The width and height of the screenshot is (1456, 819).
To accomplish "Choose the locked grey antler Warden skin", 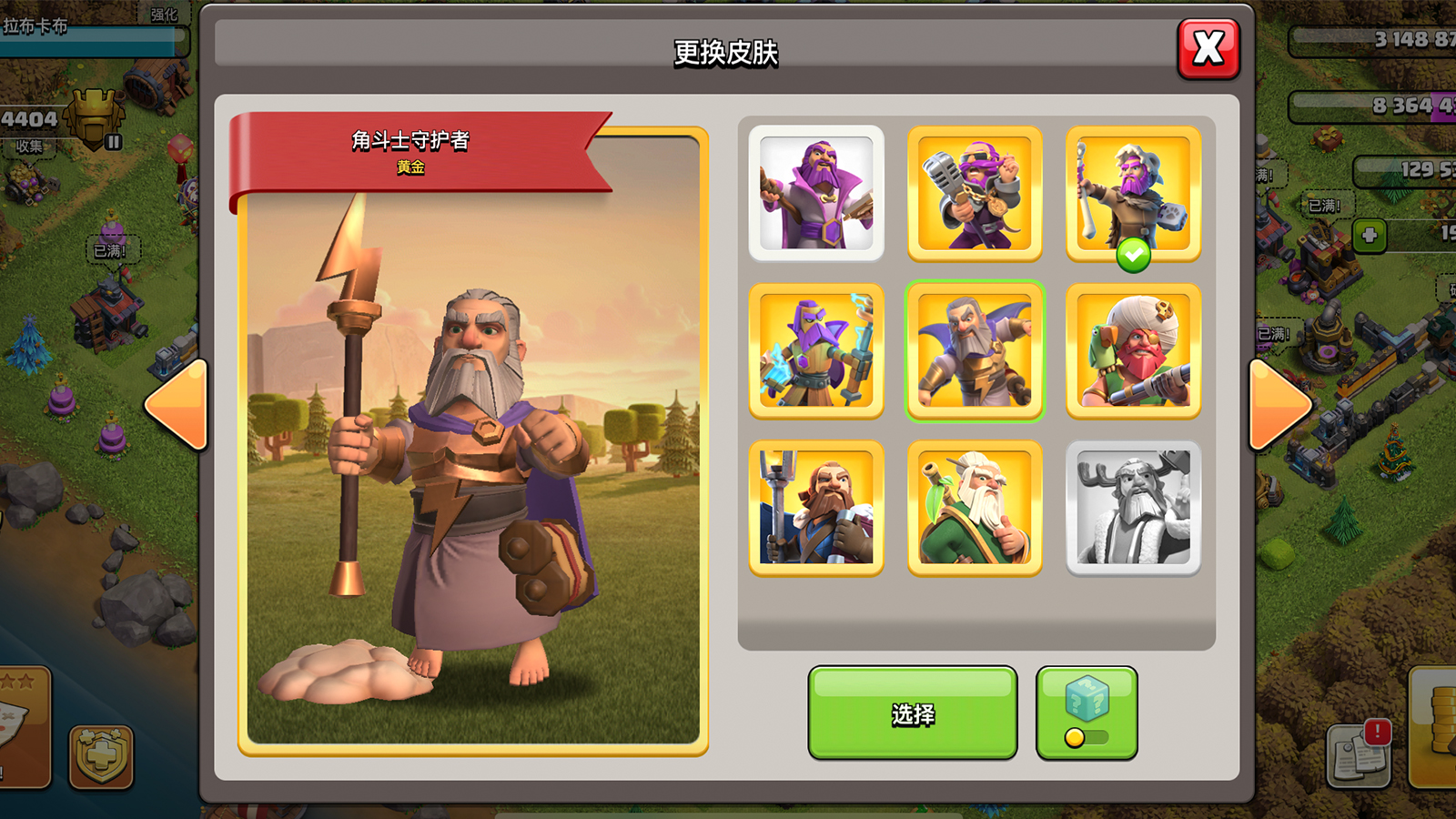I will pyautogui.click(x=1133, y=508).
